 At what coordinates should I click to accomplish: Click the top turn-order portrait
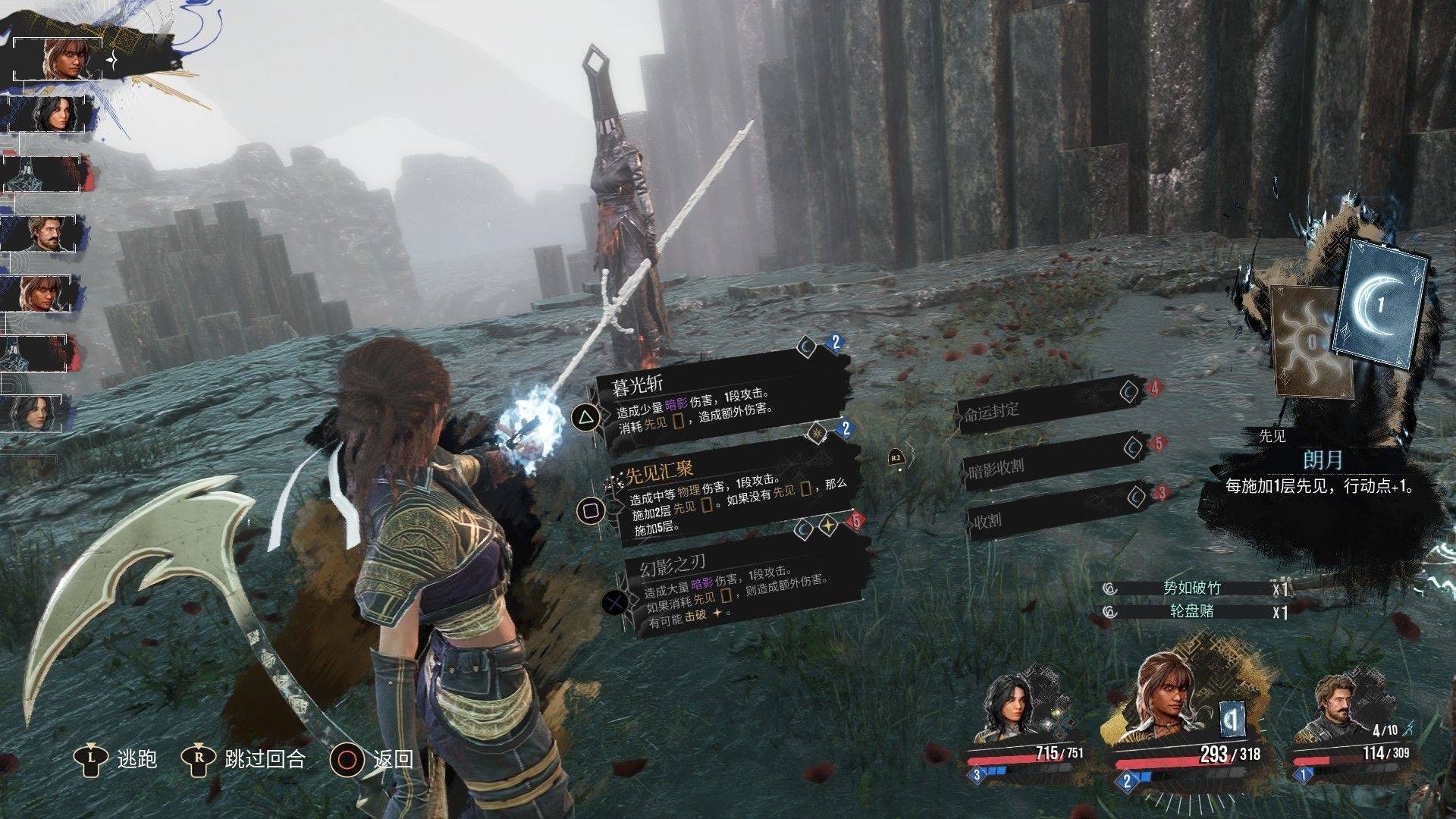click(x=59, y=59)
